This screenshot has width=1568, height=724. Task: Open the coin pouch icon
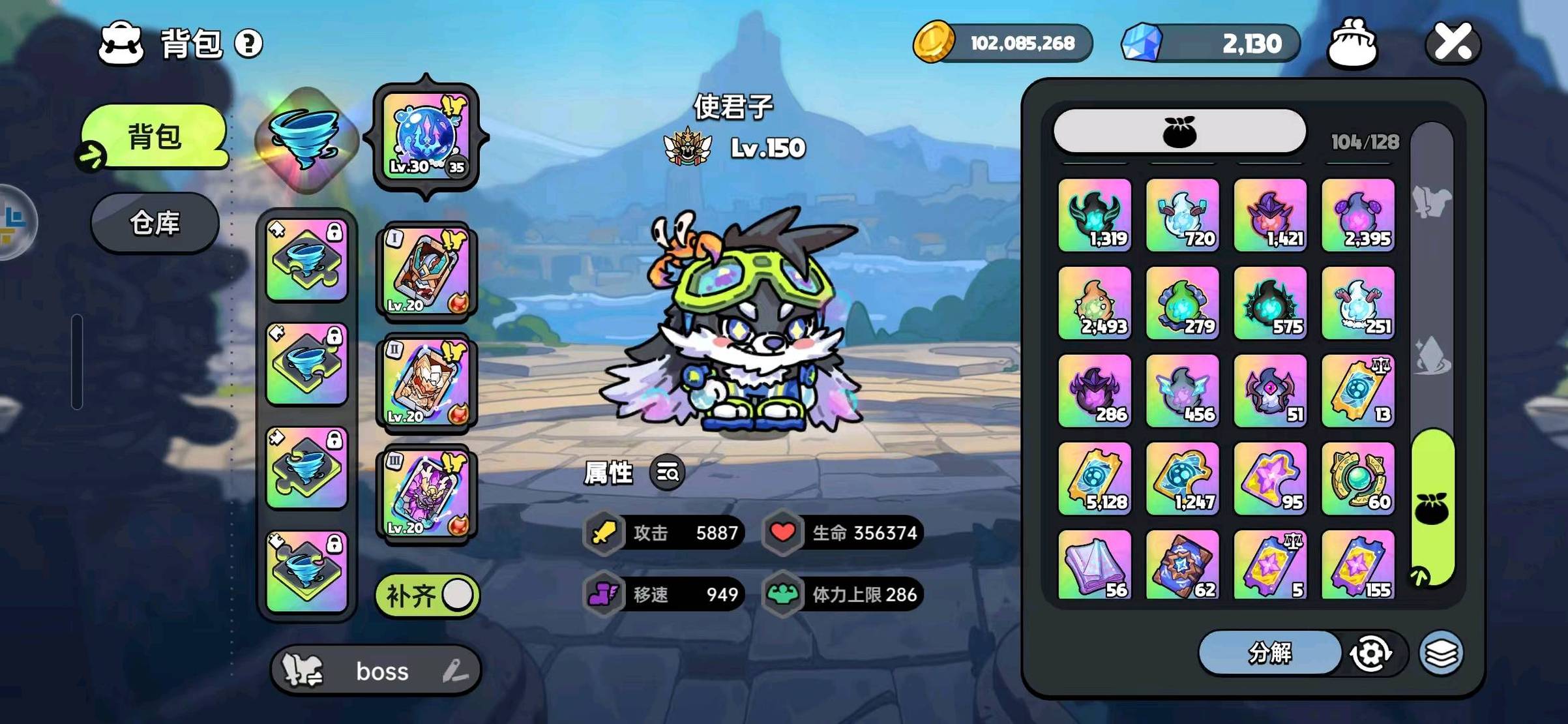[x=1352, y=43]
